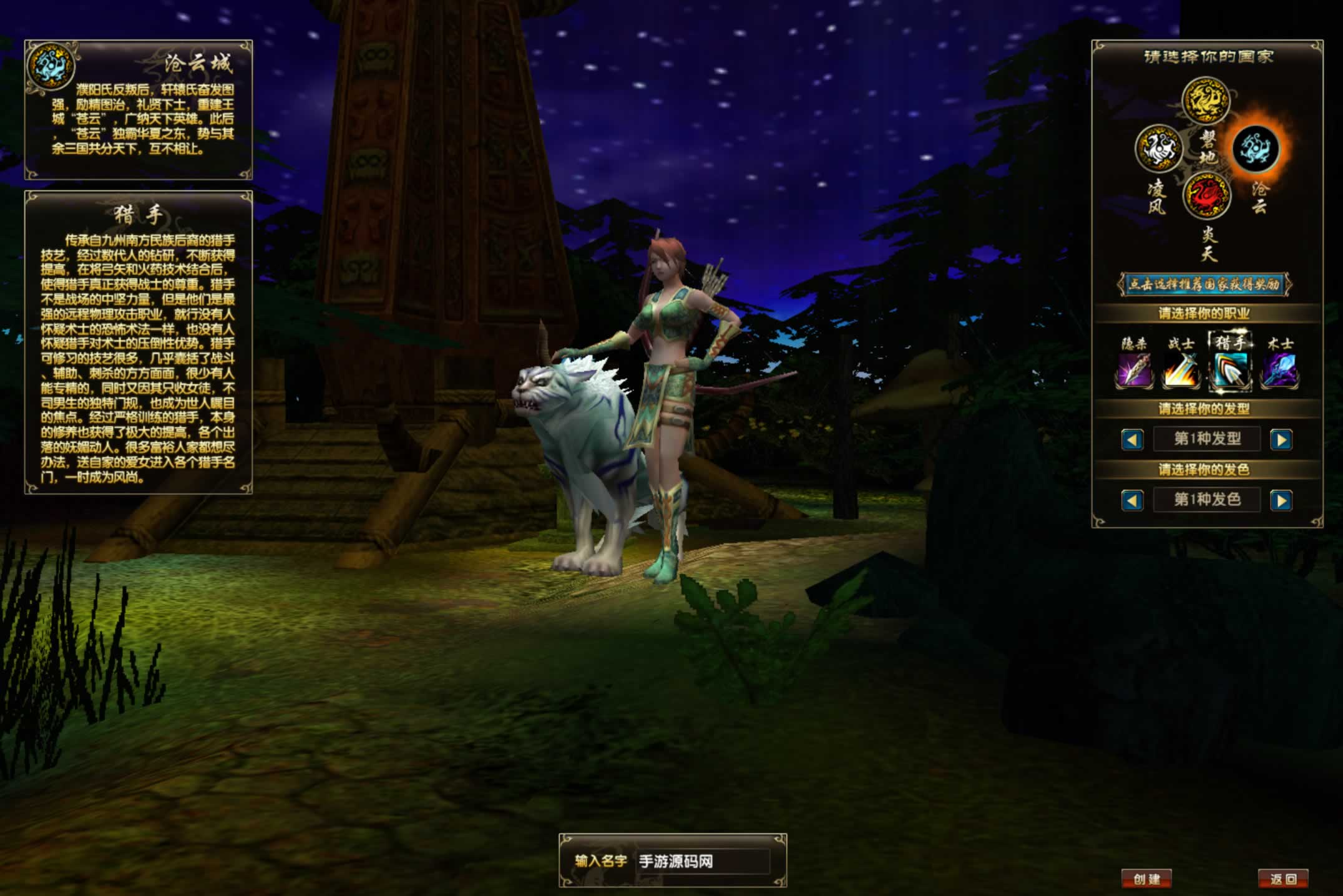
Task: Select the cyan 沧云 nation emblem
Action: (x=1256, y=149)
